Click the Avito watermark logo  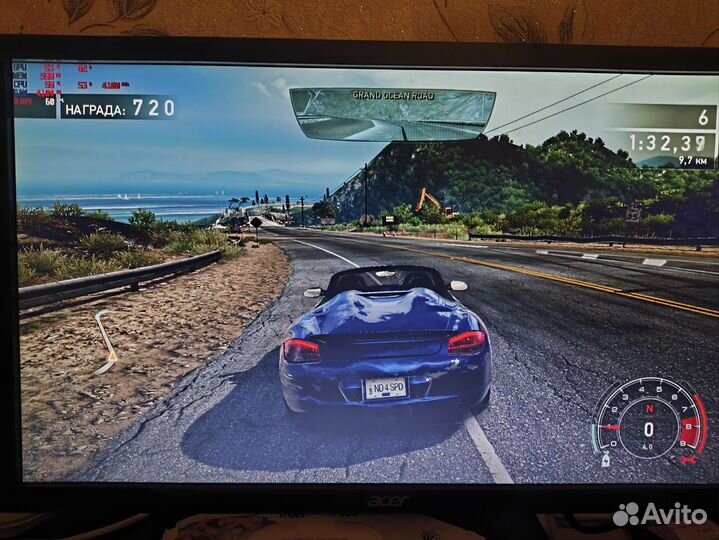(659, 514)
